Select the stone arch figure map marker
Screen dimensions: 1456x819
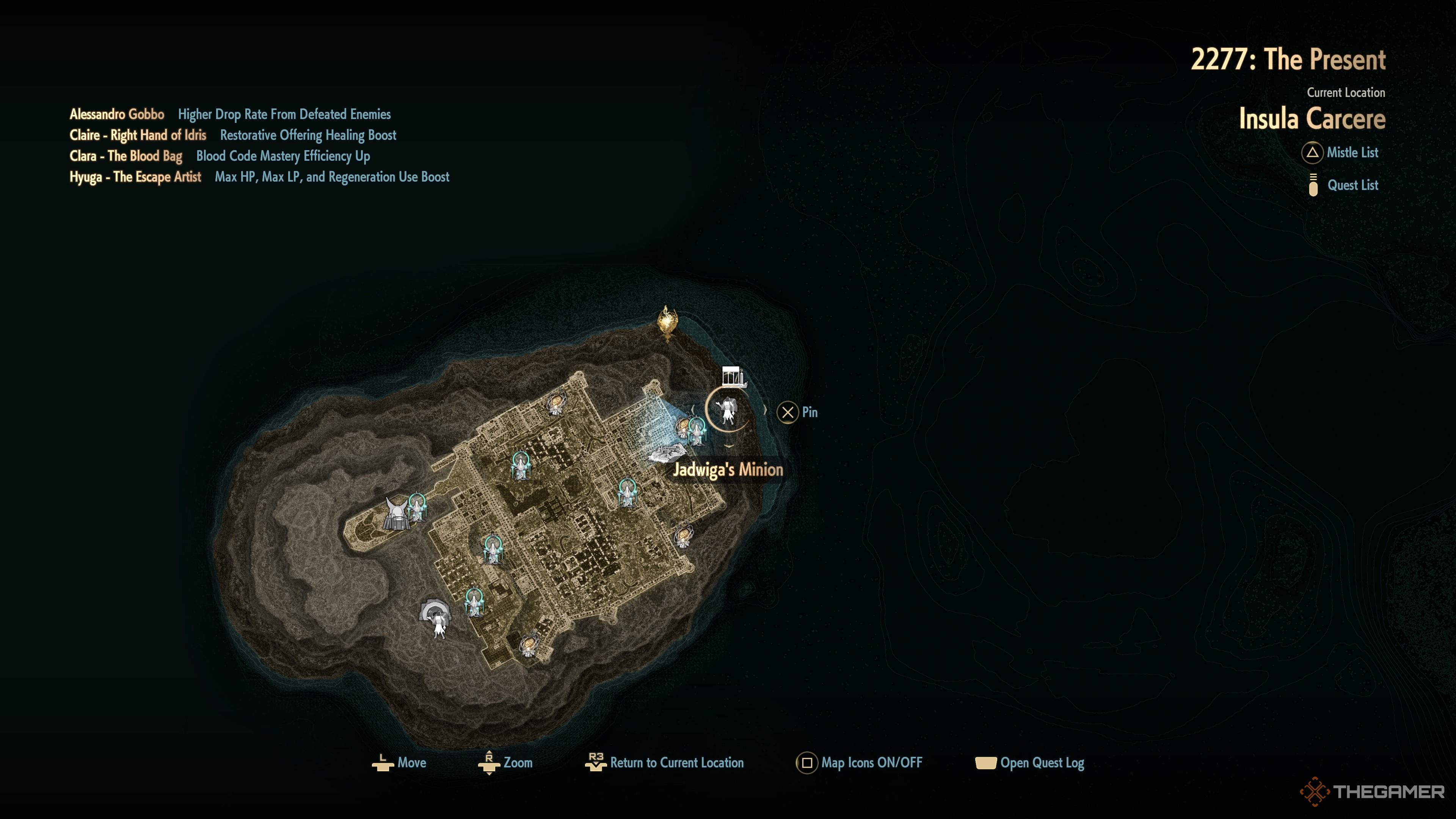(x=436, y=617)
